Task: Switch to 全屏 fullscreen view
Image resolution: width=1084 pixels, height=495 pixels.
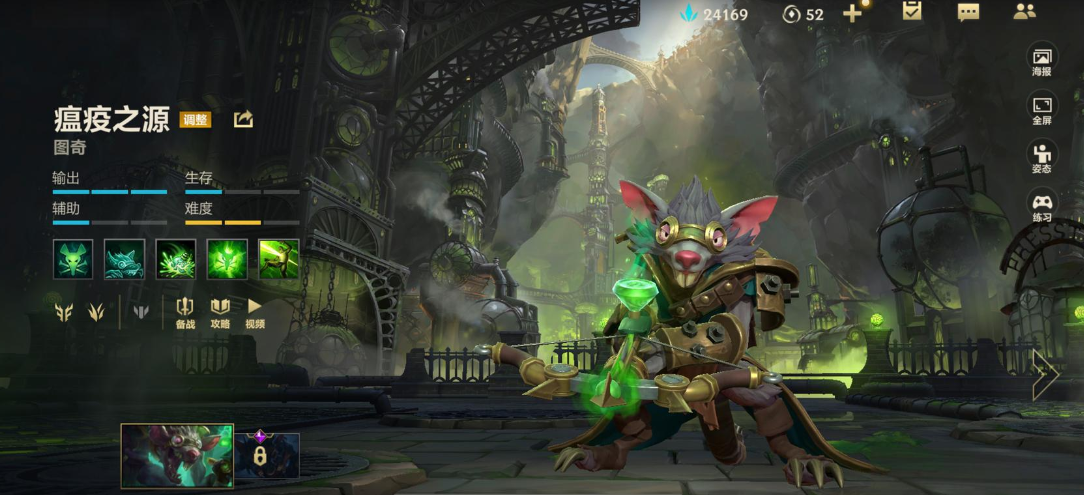Action: 1042,110
